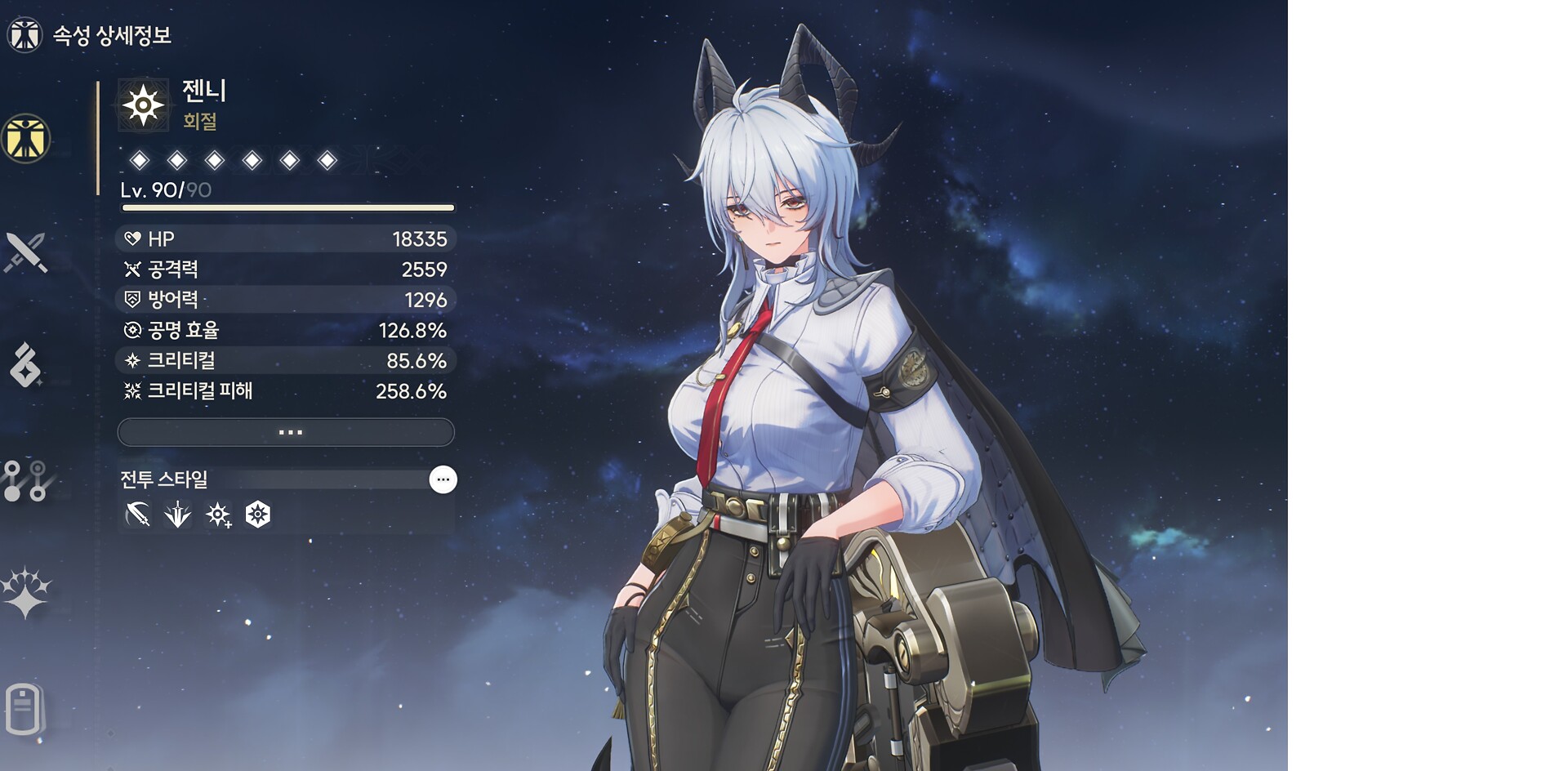
Task: Select the skill tree nodes tab
Action: (x=26, y=481)
